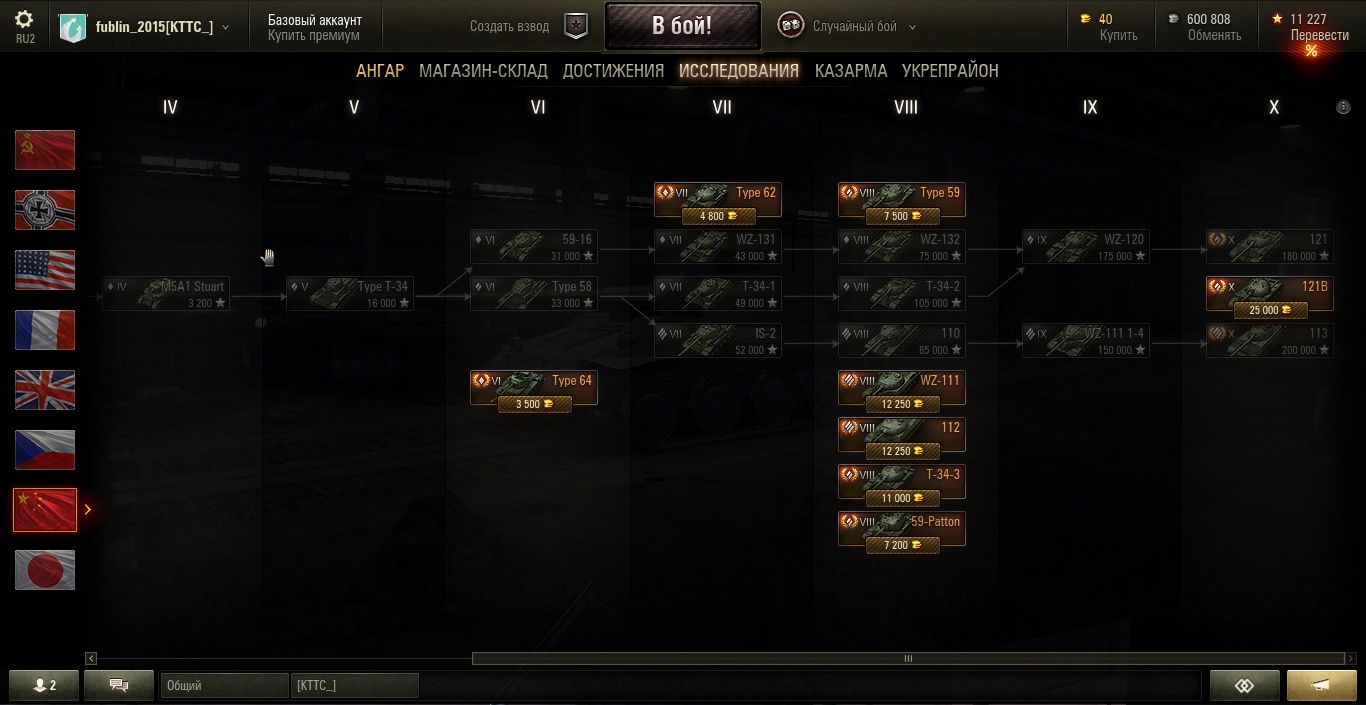The width and height of the screenshot is (1366, 705).
Task: Open the Случайный бой battle type dropdown
Action: pyautogui.click(x=863, y=27)
